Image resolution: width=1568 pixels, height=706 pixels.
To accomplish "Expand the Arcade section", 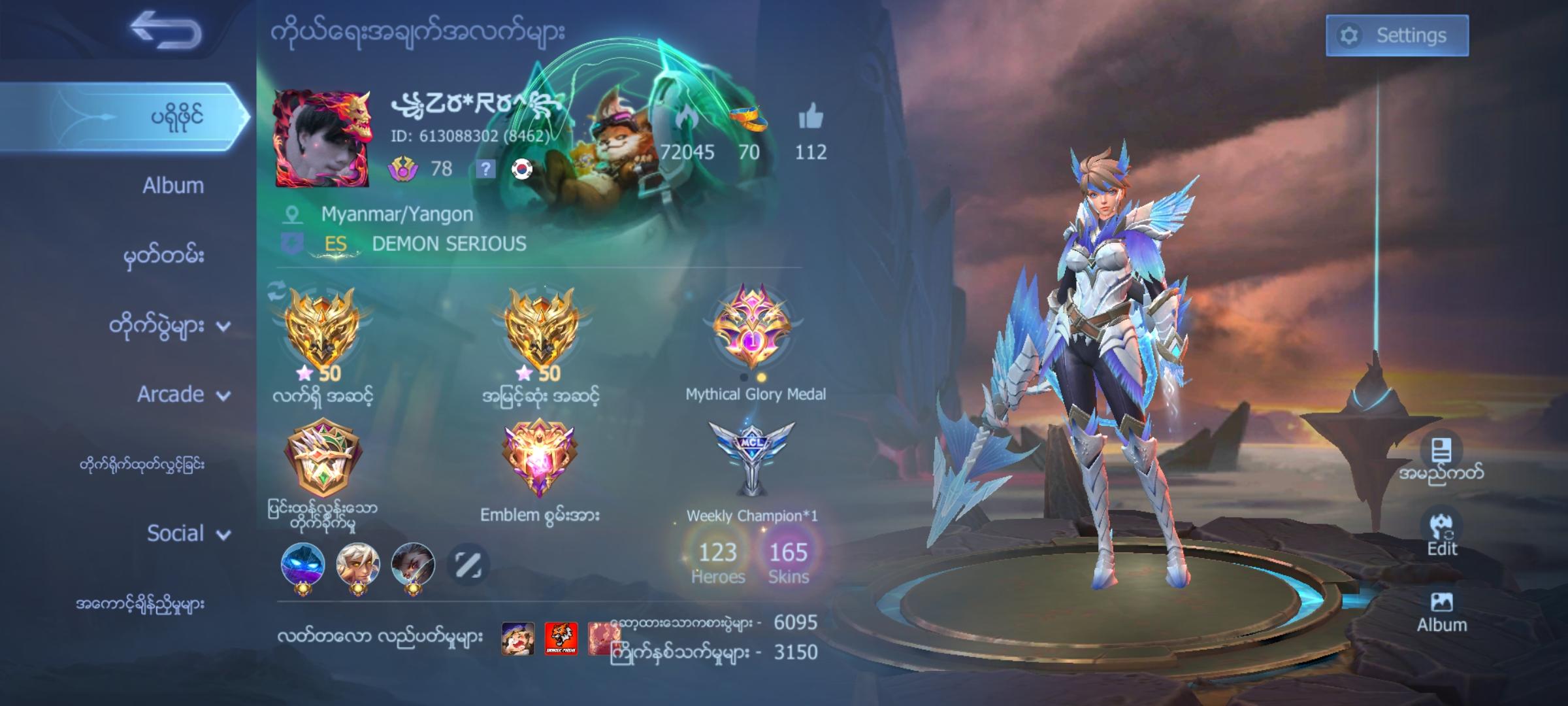I will (x=173, y=394).
